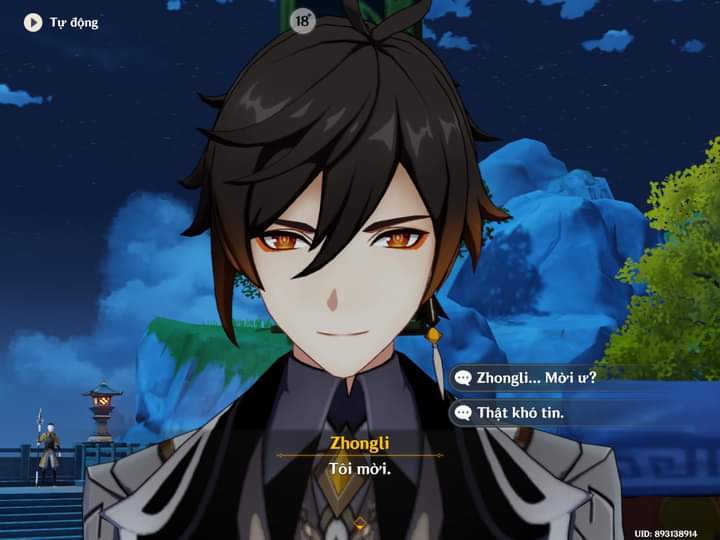Choose the reply "Zhongli... Mời ư?"
Image resolution: width=720 pixels, height=540 pixels.
(536, 377)
